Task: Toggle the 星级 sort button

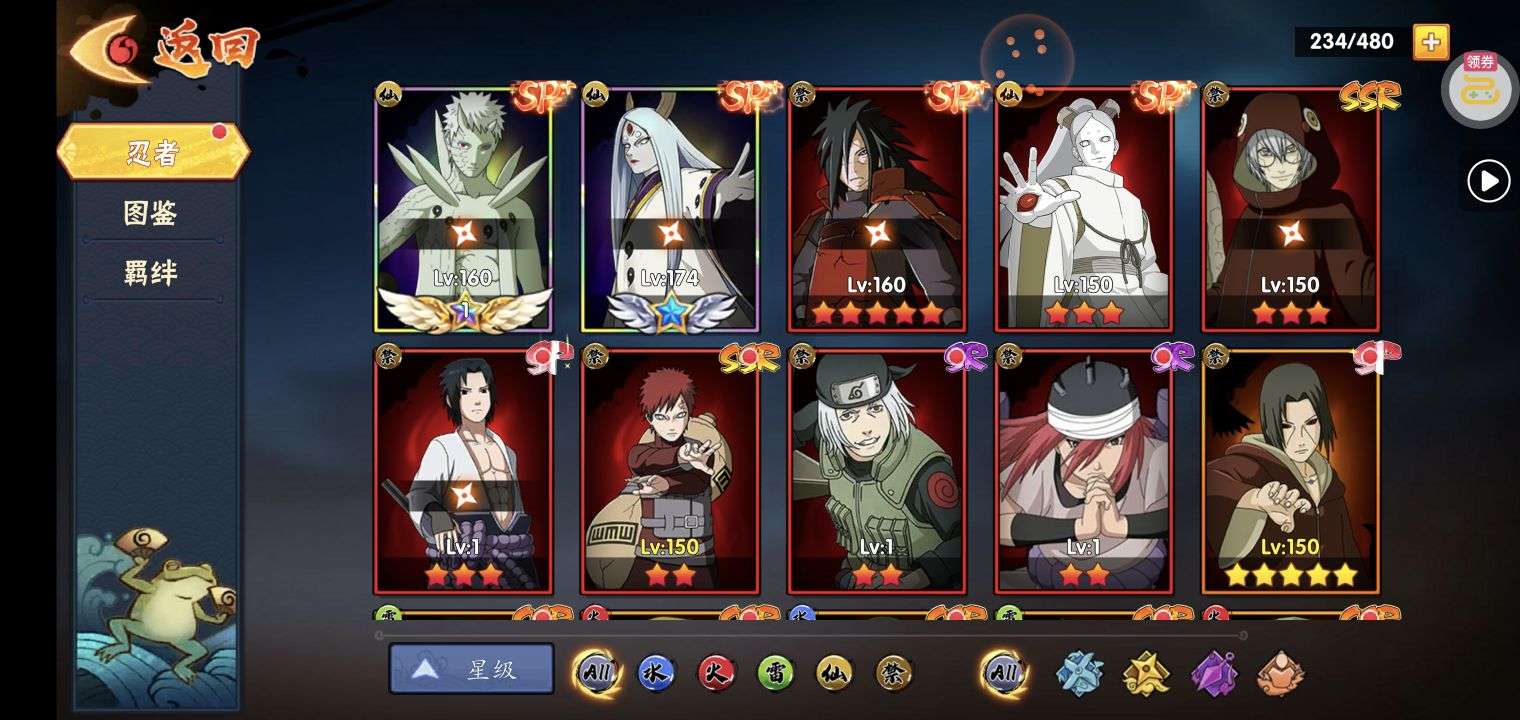Action: (471, 669)
